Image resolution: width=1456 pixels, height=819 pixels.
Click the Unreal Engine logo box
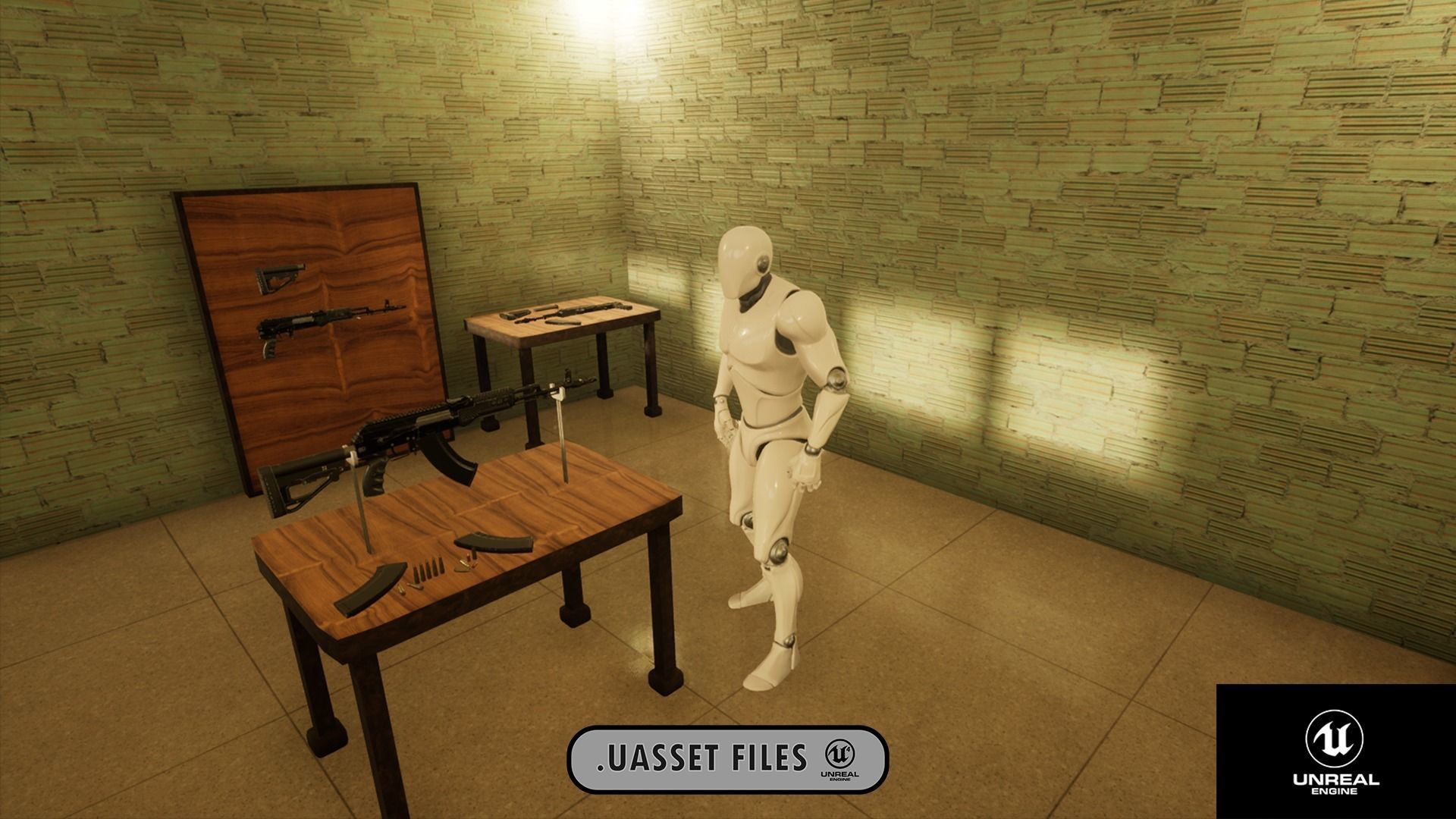click(1335, 752)
